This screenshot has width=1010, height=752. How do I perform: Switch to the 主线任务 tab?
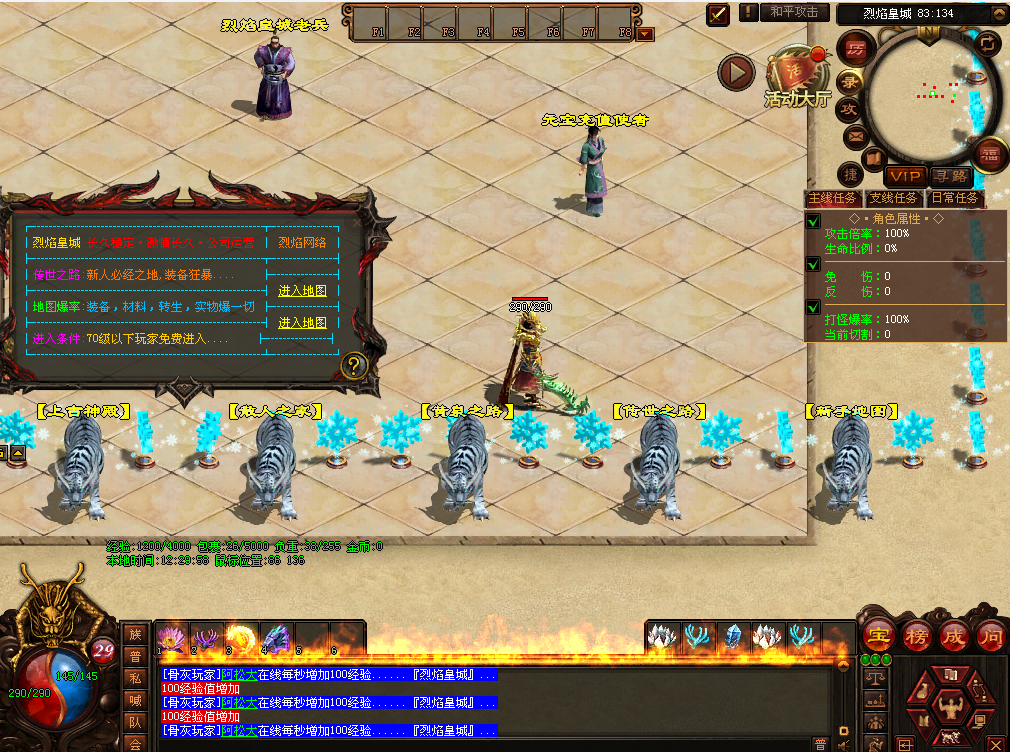(x=833, y=198)
